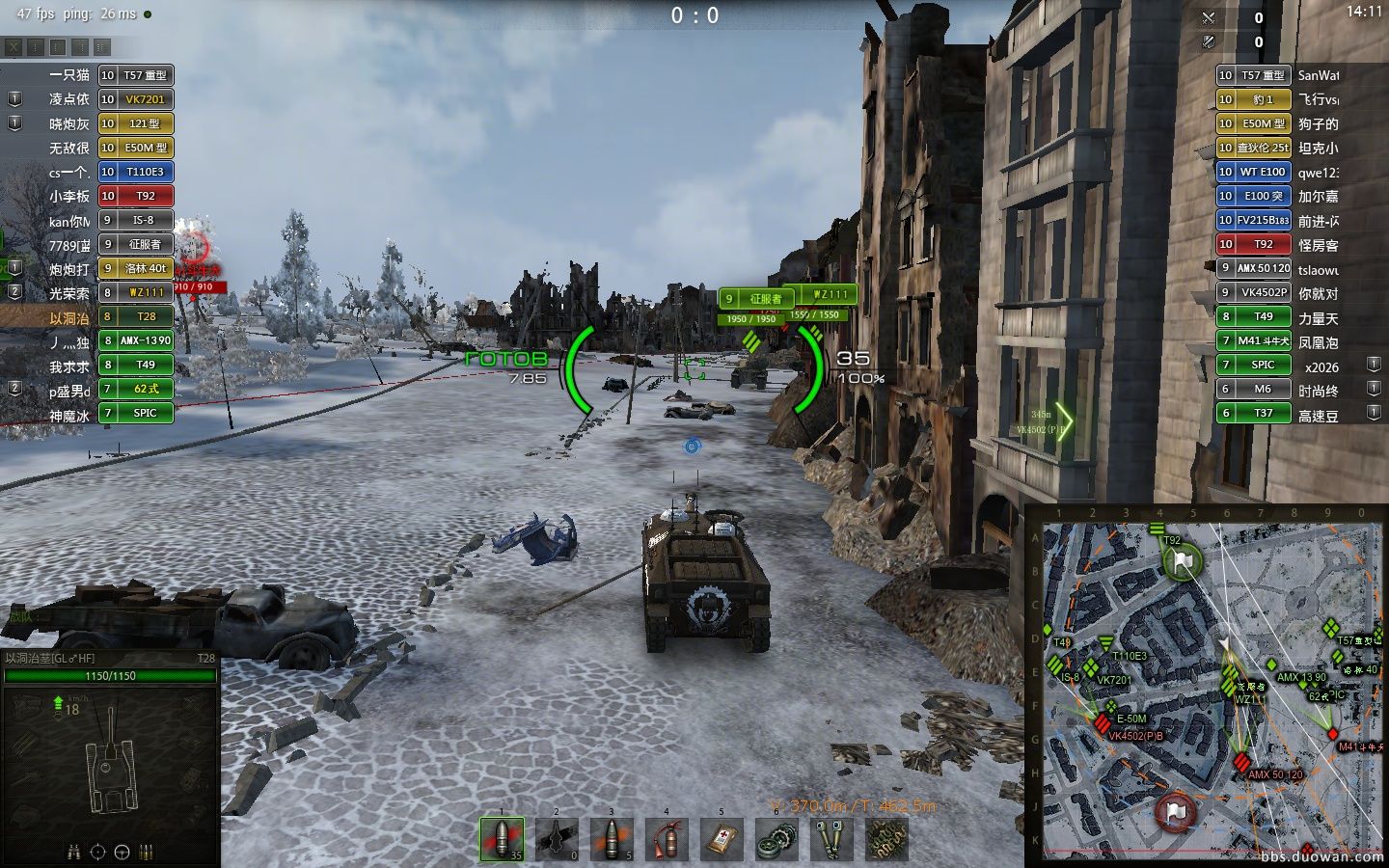Use the repair kit gears consumable
Image resolution: width=1389 pixels, height=868 pixels.
click(x=776, y=838)
